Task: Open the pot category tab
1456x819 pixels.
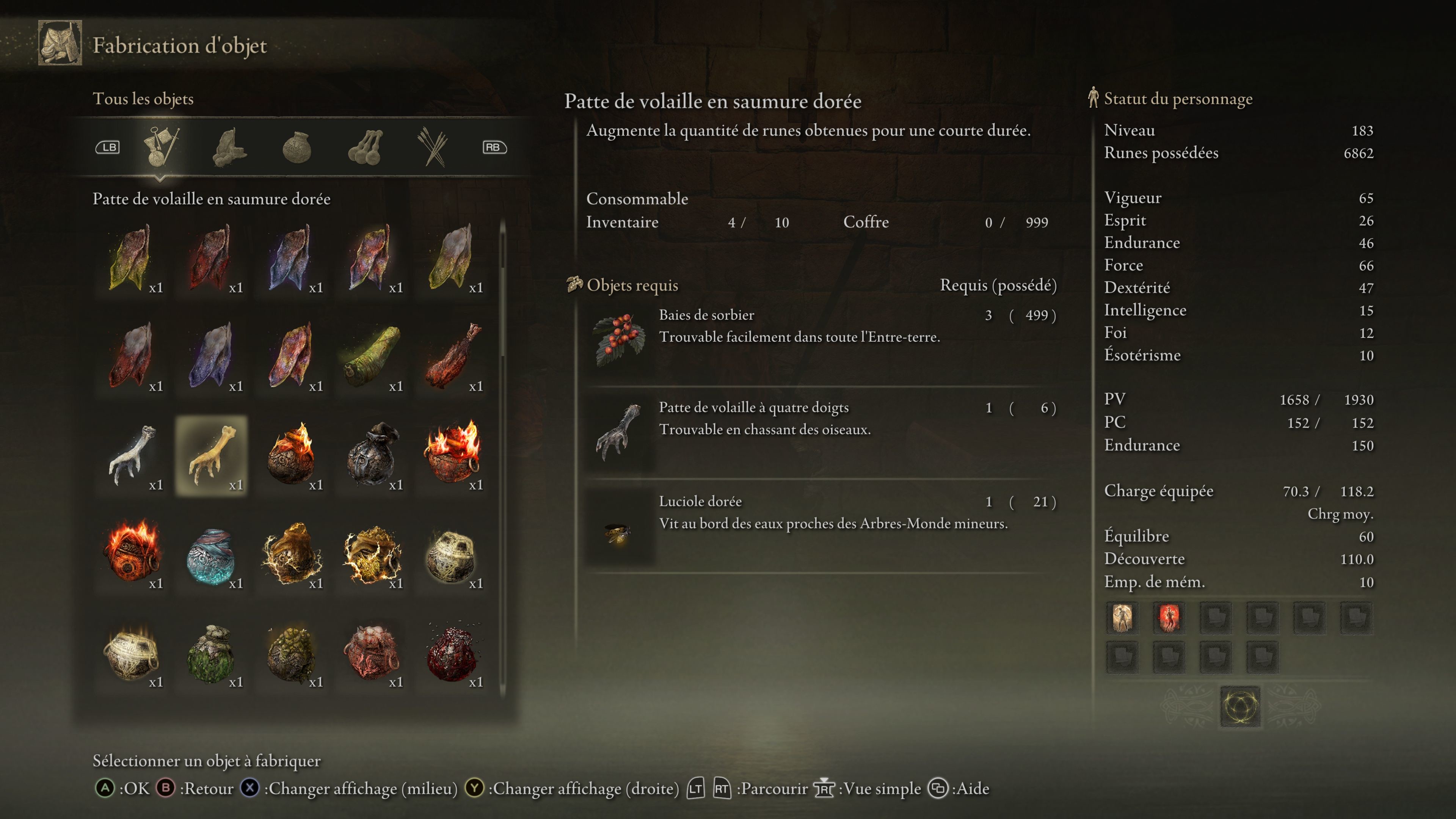Action: (296, 147)
